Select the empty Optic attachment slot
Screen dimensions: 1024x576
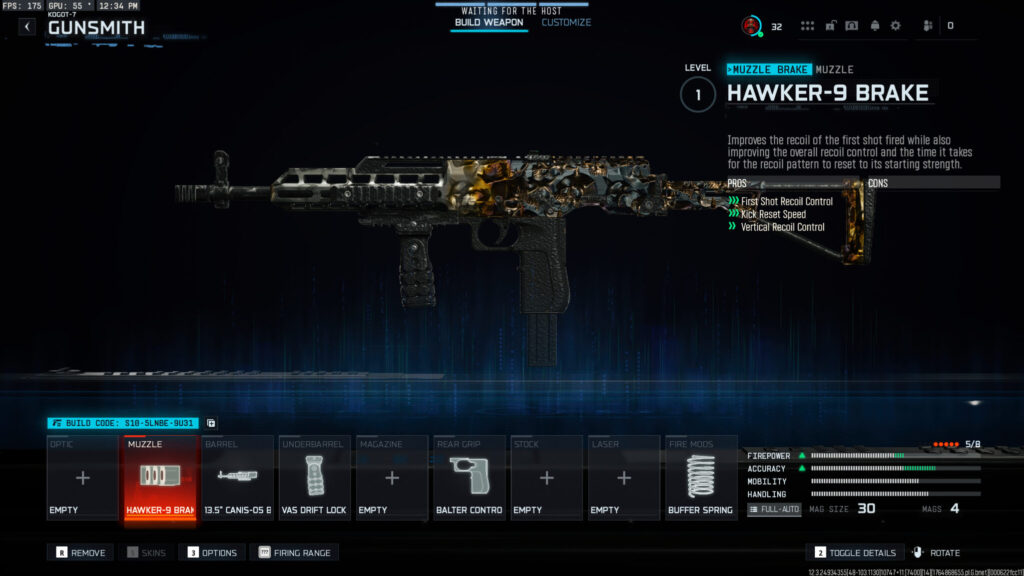click(x=83, y=478)
